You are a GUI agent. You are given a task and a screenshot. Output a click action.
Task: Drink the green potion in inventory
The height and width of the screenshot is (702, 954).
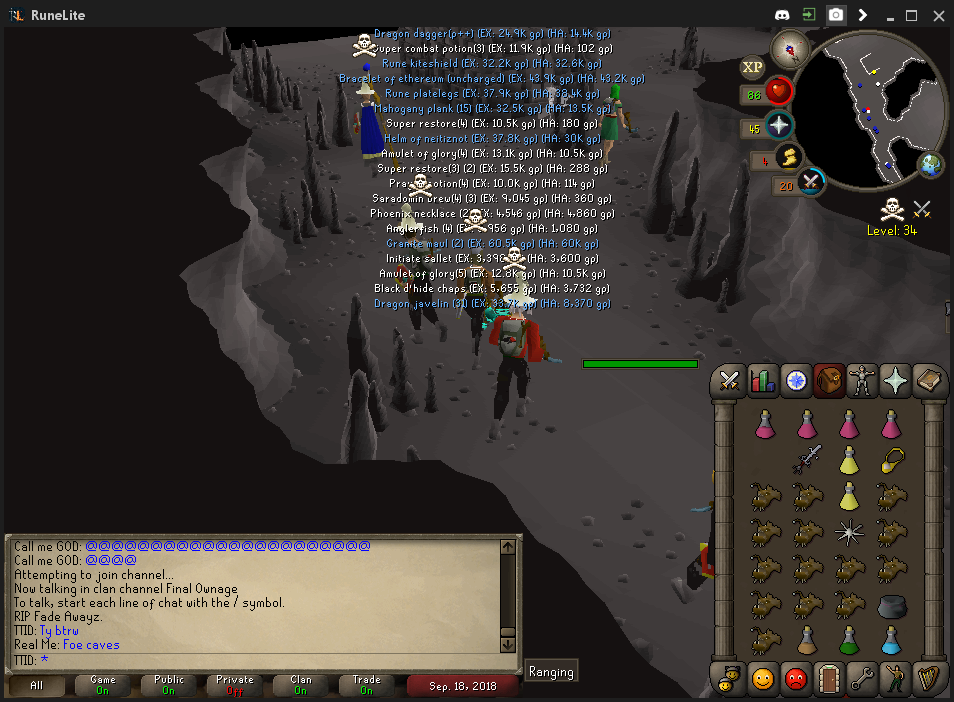pos(849,640)
